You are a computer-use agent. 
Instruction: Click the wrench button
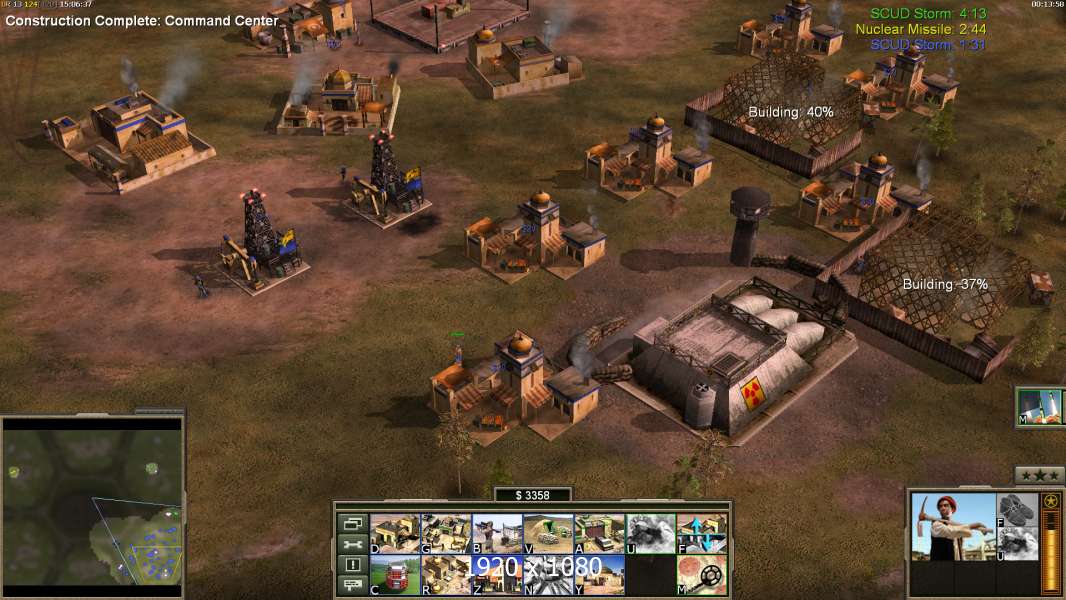352,544
